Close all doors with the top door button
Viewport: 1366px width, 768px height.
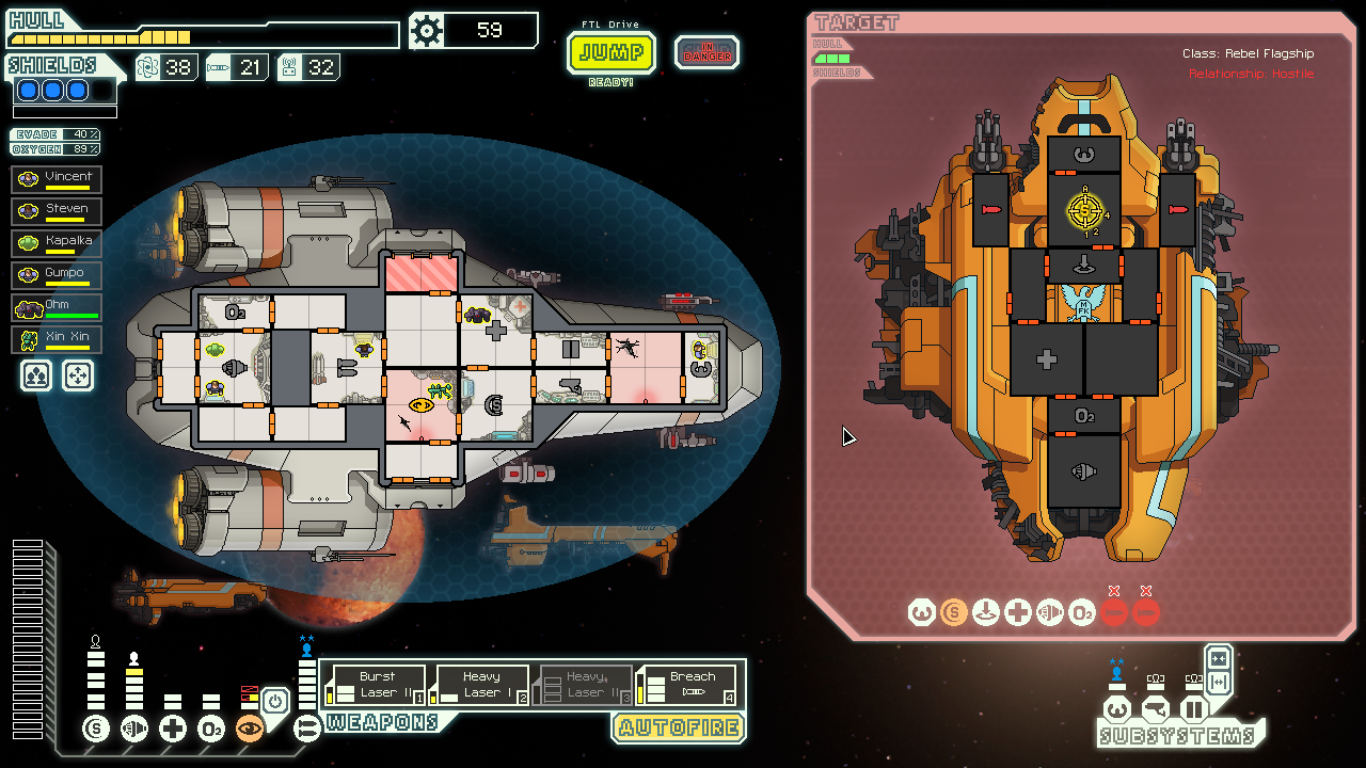pyautogui.click(x=1218, y=659)
